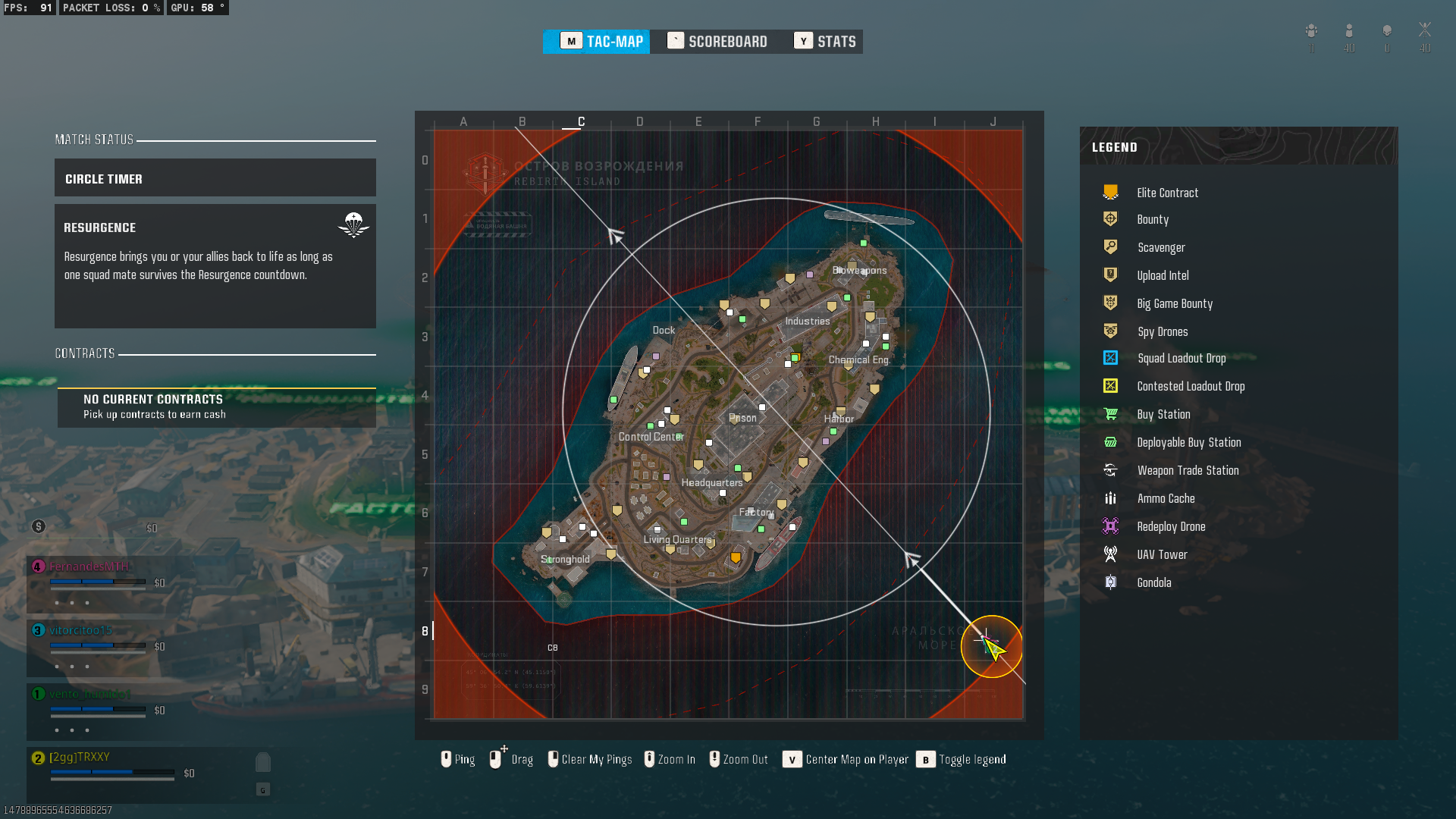Select the Deployable Buy Station legend entry
Image resolution: width=1456 pixels, height=819 pixels.
pos(1188,443)
